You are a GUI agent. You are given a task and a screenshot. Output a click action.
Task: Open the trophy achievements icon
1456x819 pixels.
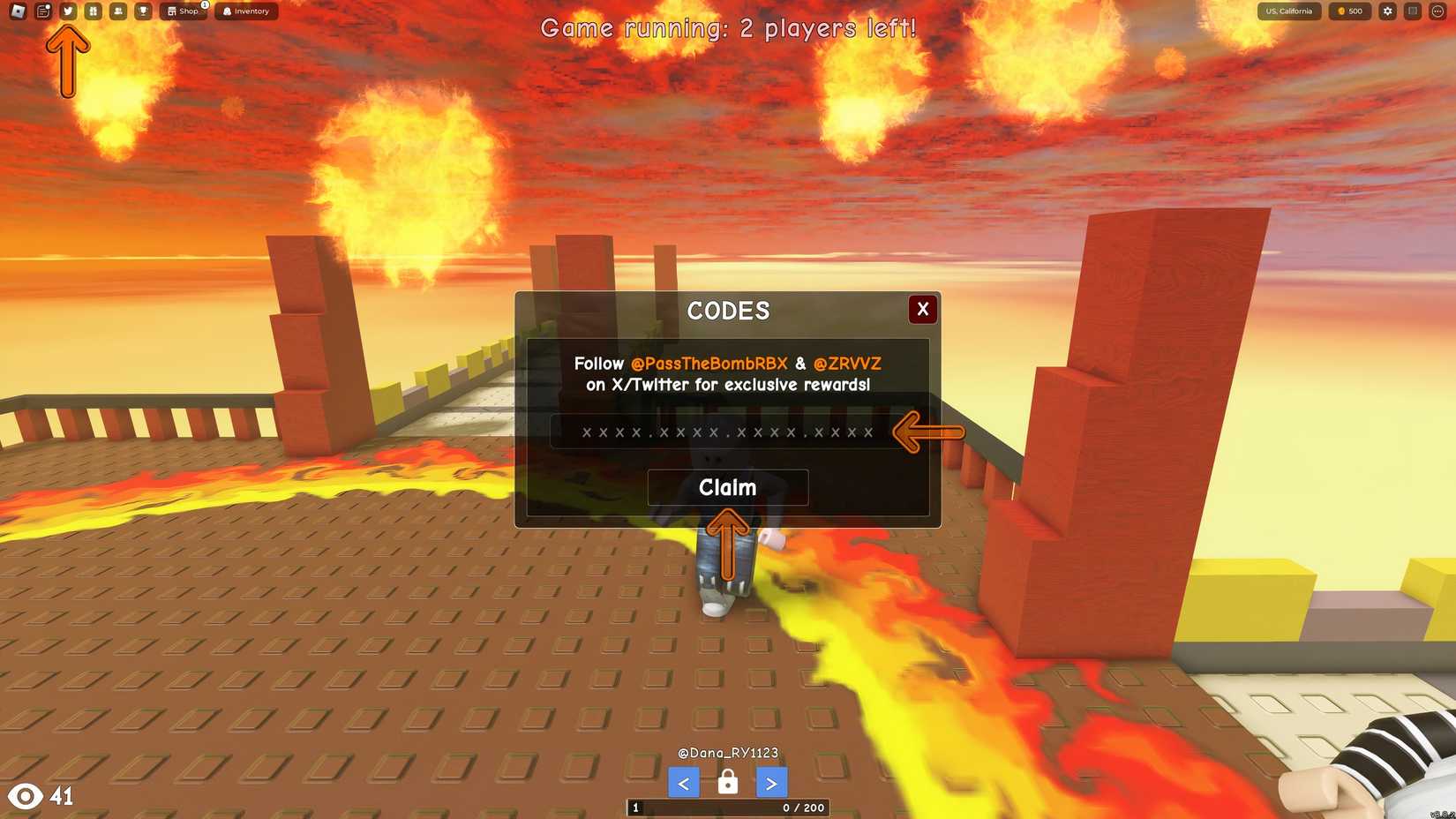[x=143, y=11]
